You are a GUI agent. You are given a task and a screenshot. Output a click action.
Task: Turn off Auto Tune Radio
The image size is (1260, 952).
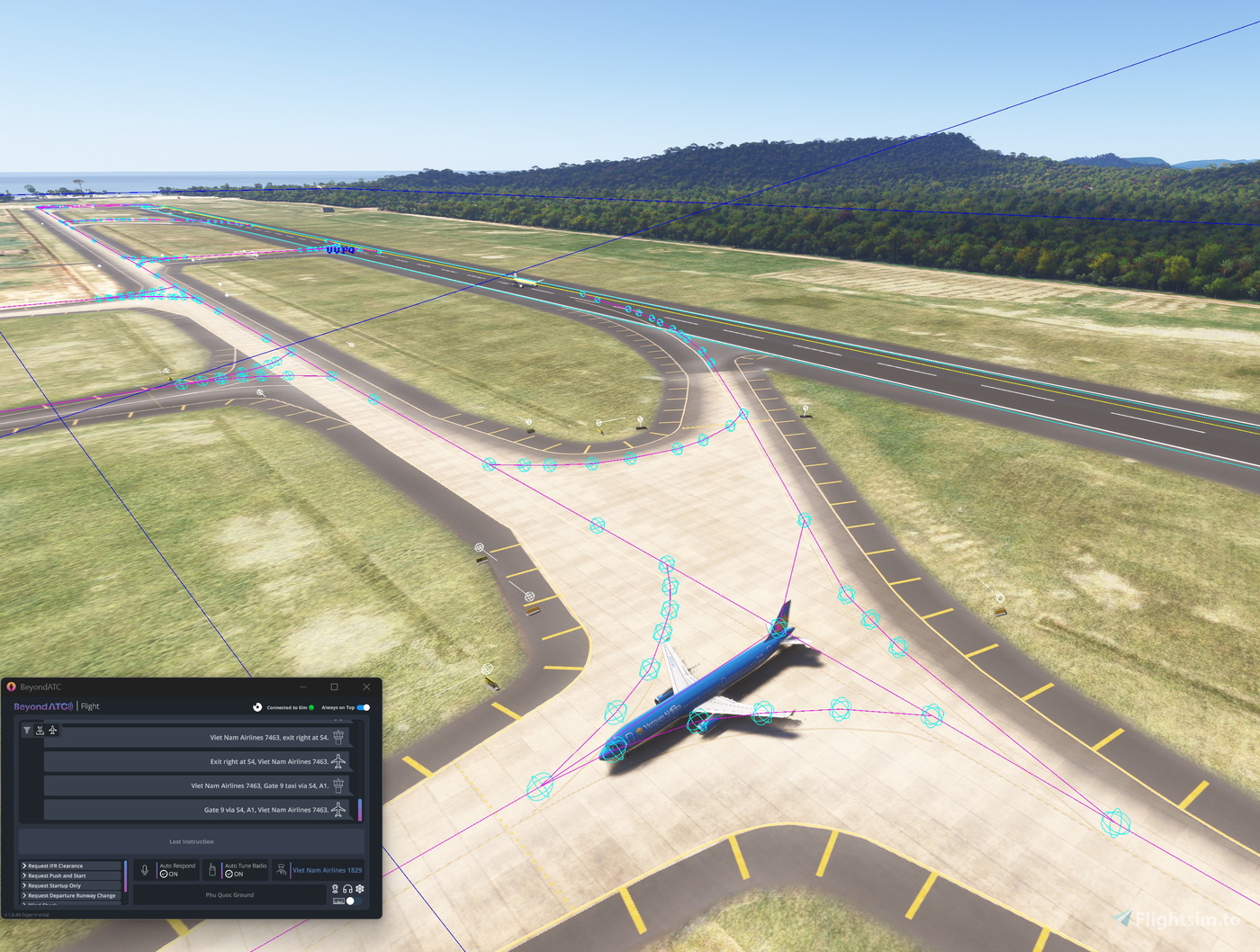click(x=229, y=873)
